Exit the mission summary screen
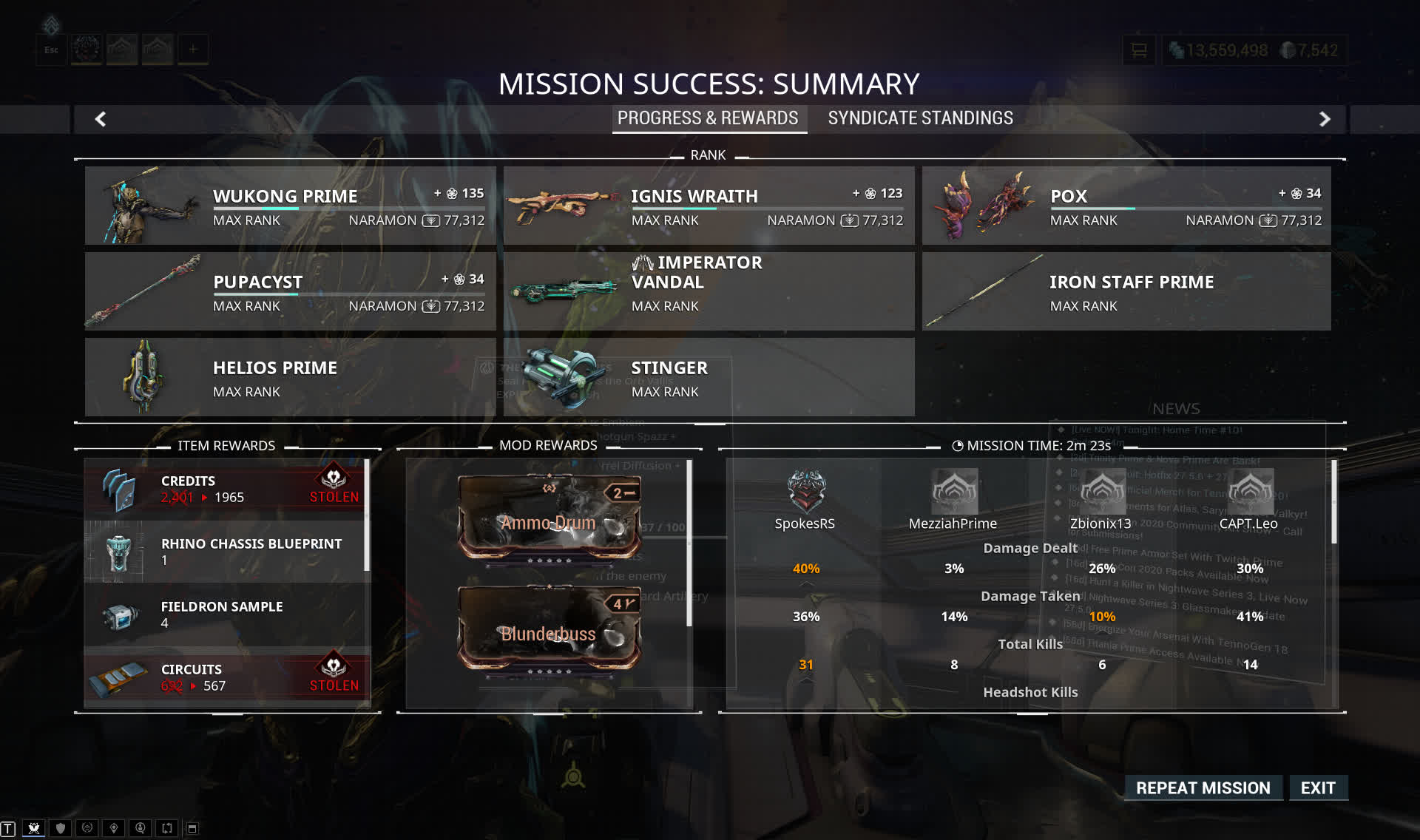The width and height of the screenshot is (1420, 840). point(1318,787)
